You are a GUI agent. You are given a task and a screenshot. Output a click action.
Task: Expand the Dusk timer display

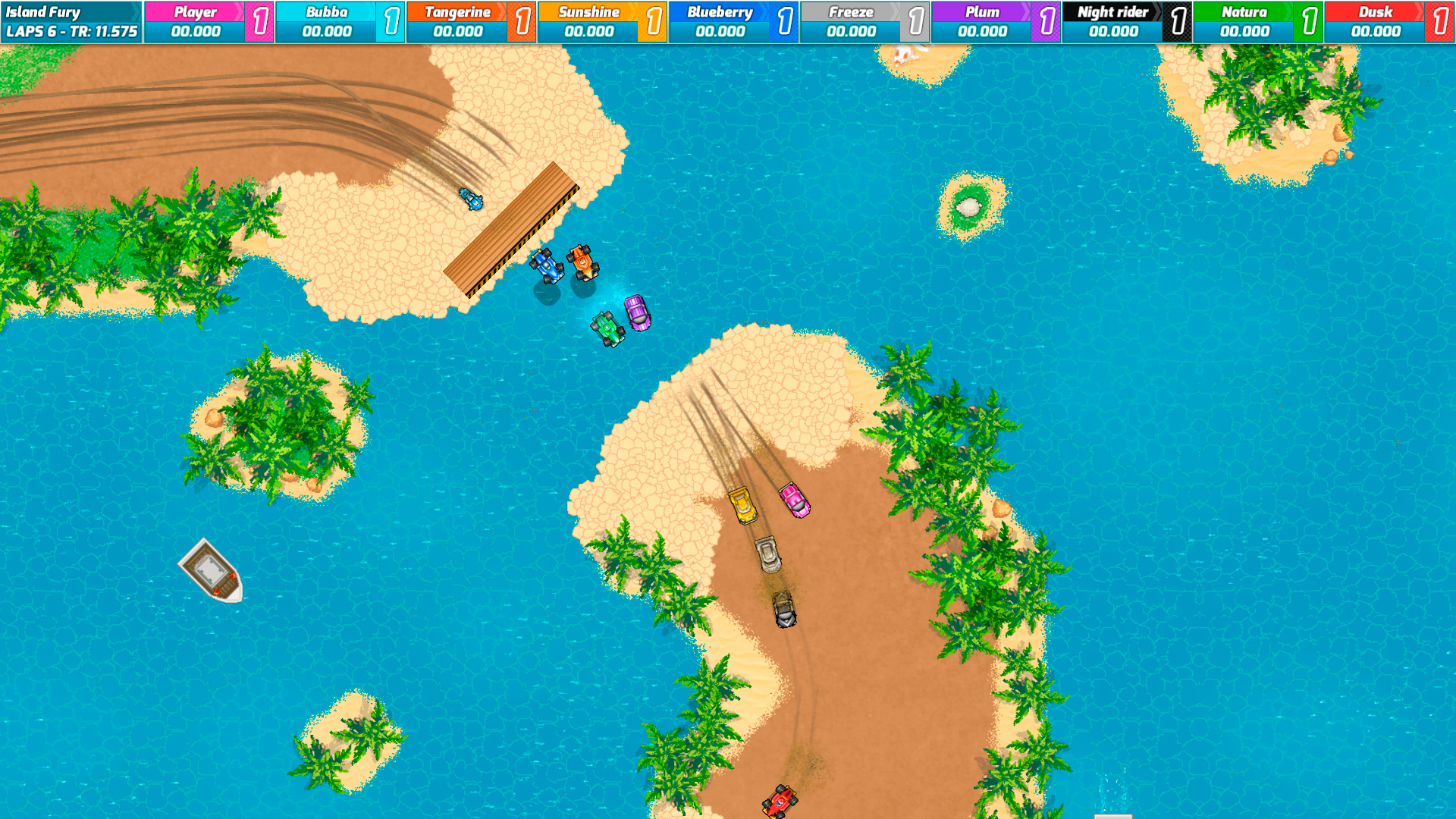click(1376, 33)
